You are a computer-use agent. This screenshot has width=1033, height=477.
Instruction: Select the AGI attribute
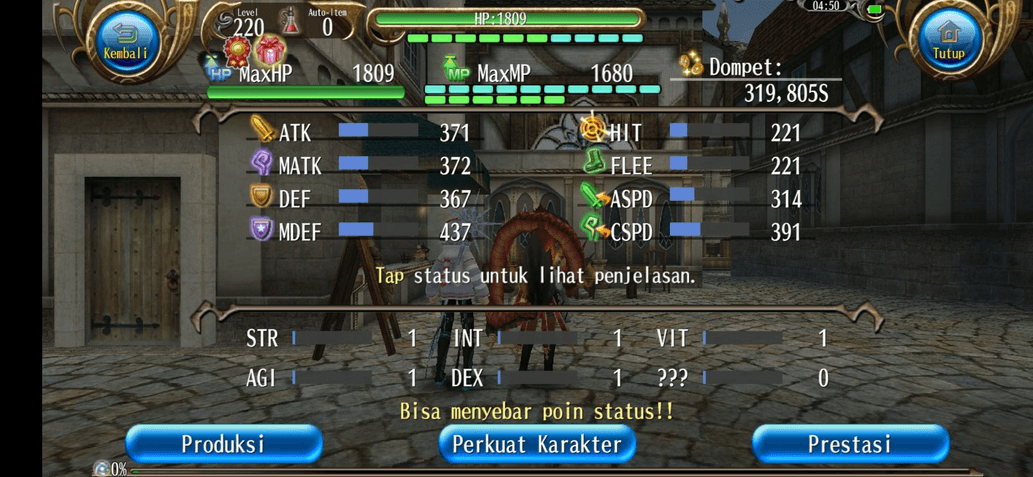pyautogui.click(x=332, y=378)
